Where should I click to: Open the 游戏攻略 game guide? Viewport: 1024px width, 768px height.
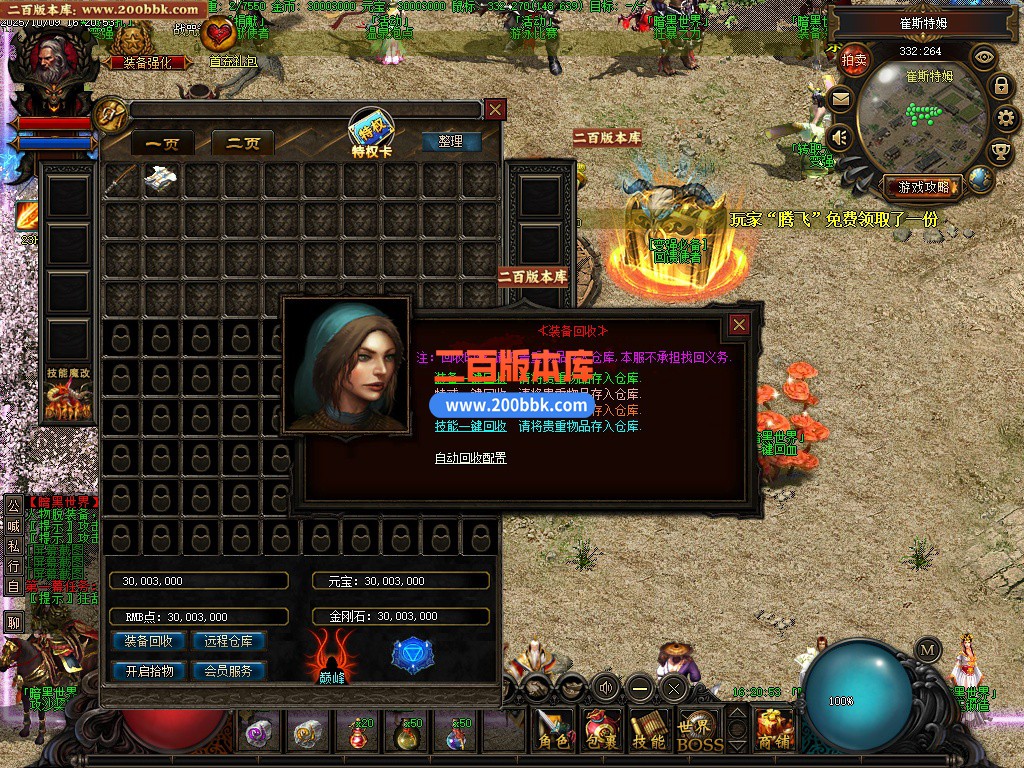pos(922,186)
